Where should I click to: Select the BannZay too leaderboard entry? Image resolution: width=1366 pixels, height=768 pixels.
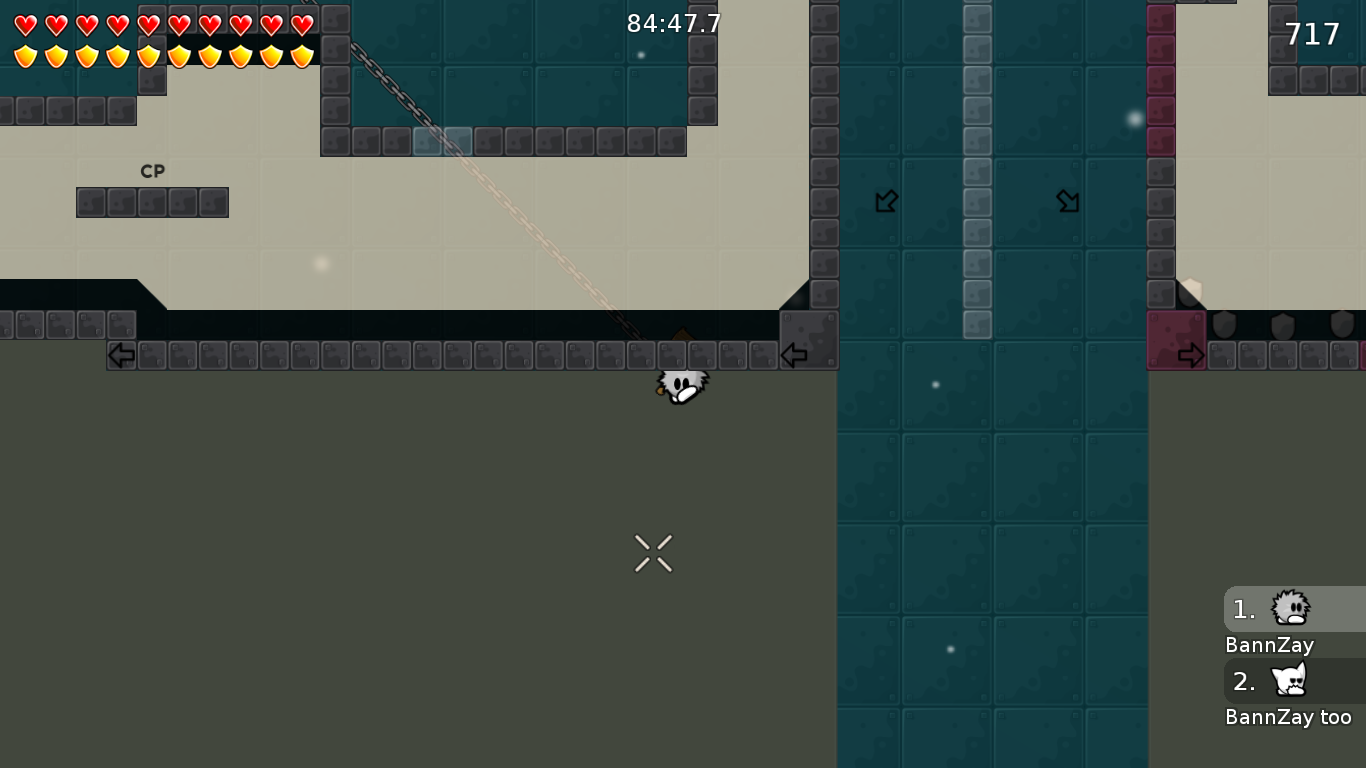(x=1290, y=716)
